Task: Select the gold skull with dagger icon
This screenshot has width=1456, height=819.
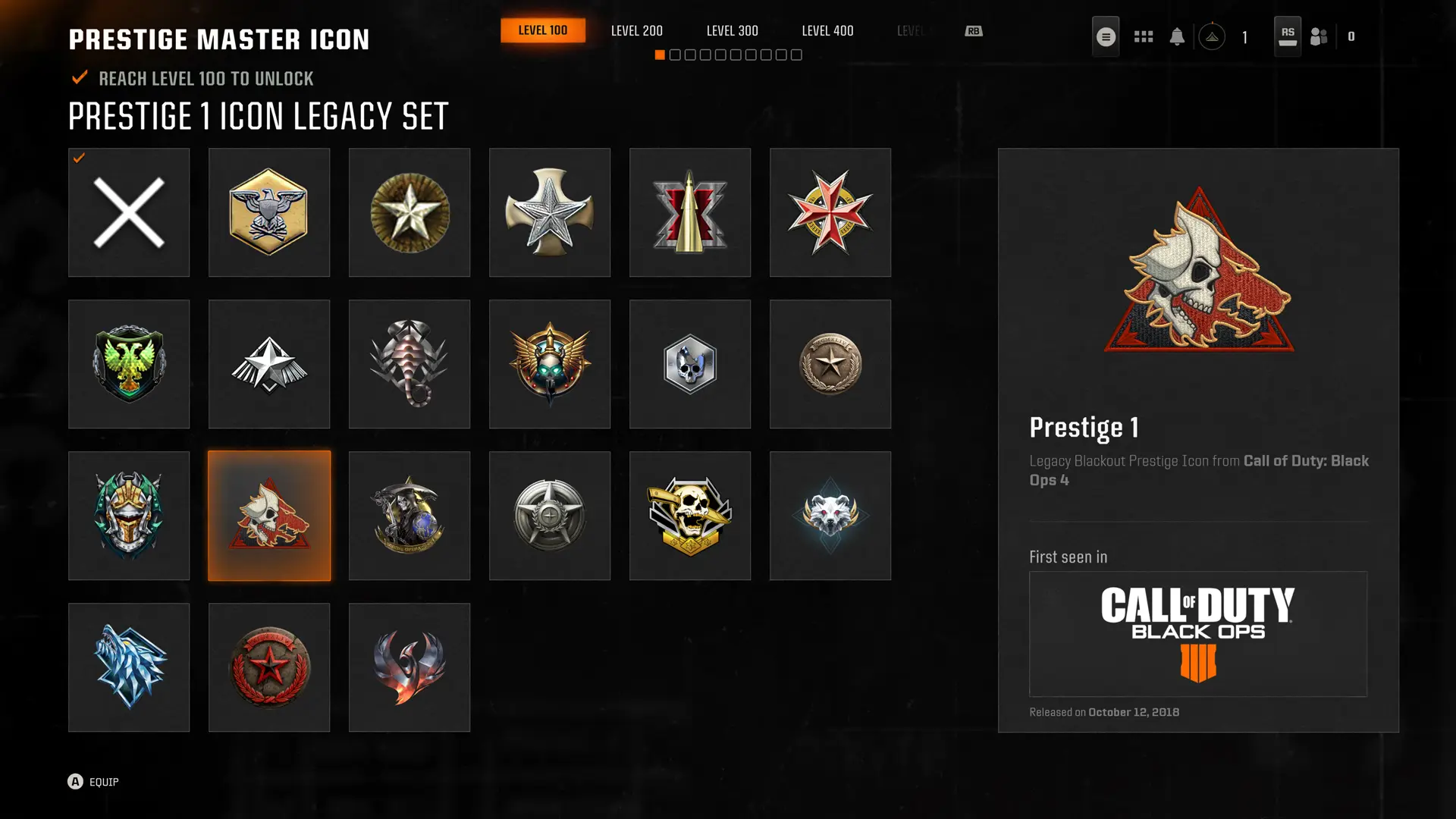Action: tap(690, 516)
